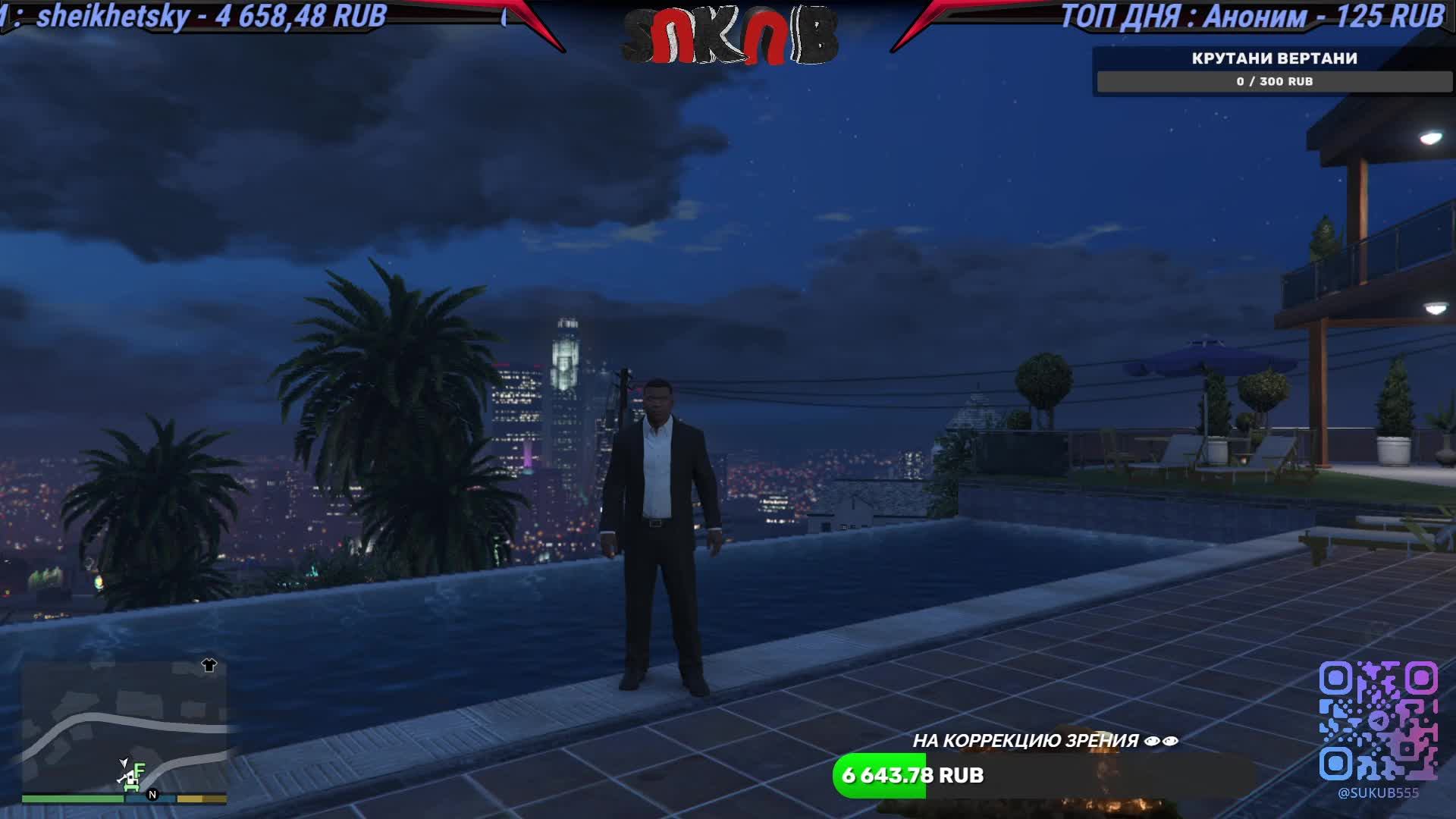This screenshot has width=1456, height=819.
Task: Expand the minimap in the bottom-left corner
Action: pos(125,732)
